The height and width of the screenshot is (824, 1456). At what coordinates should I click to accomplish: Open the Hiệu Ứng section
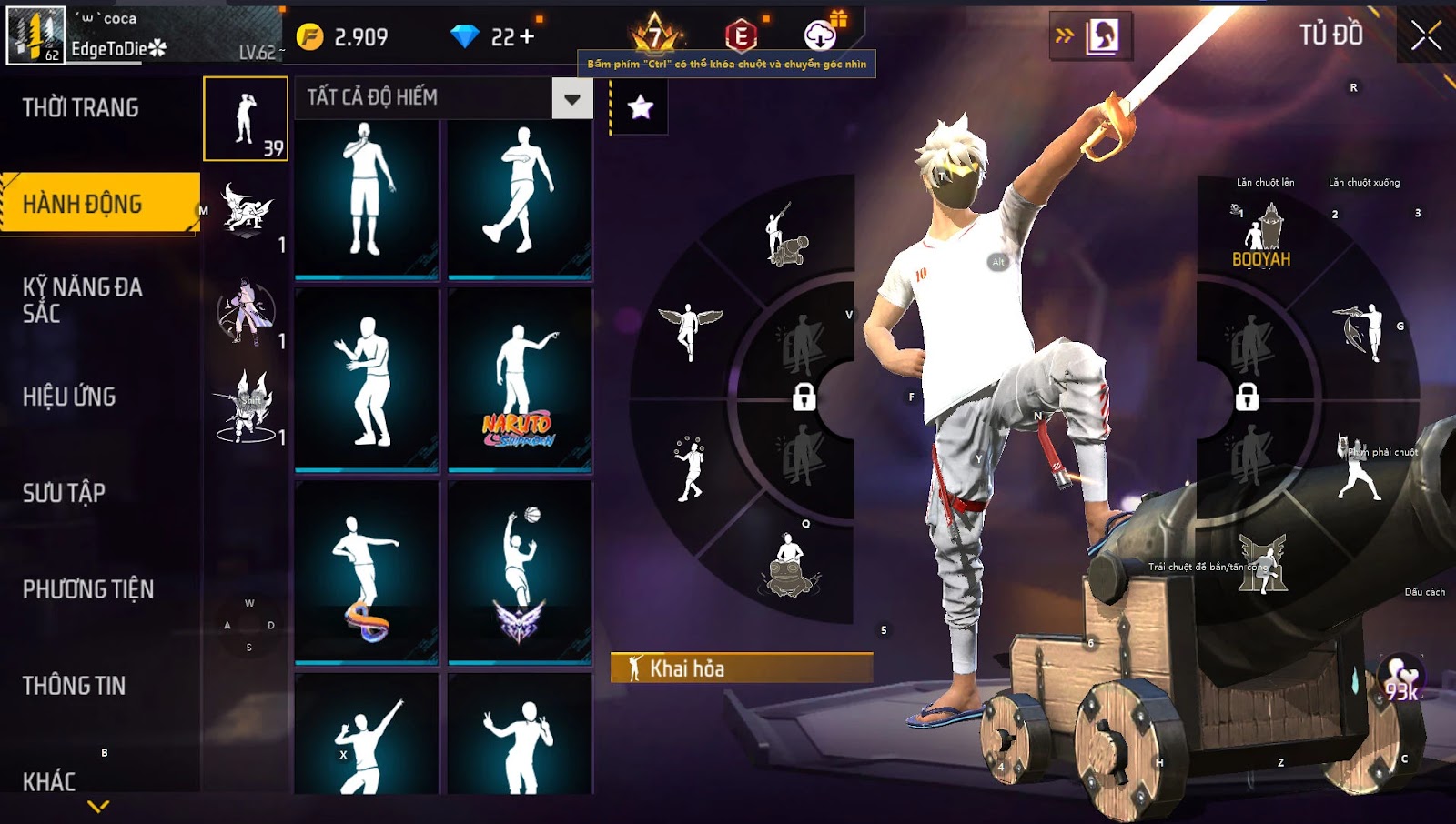[69, 397]
